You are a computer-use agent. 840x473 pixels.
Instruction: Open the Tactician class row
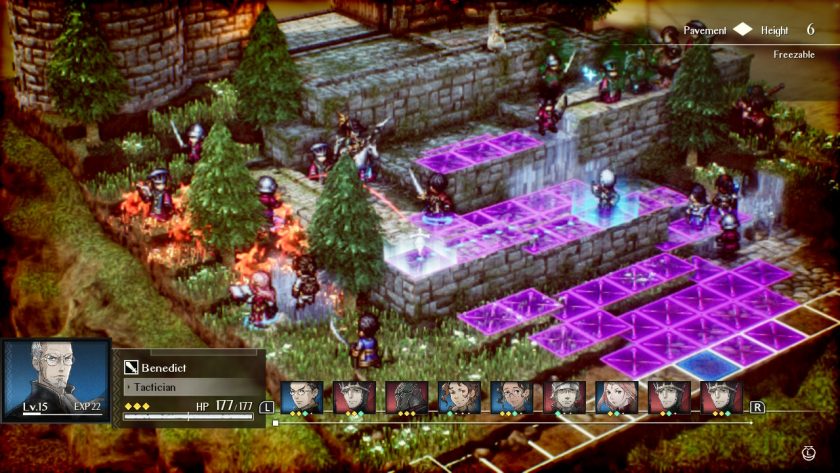pyautogui.click(x=189, y=385)
